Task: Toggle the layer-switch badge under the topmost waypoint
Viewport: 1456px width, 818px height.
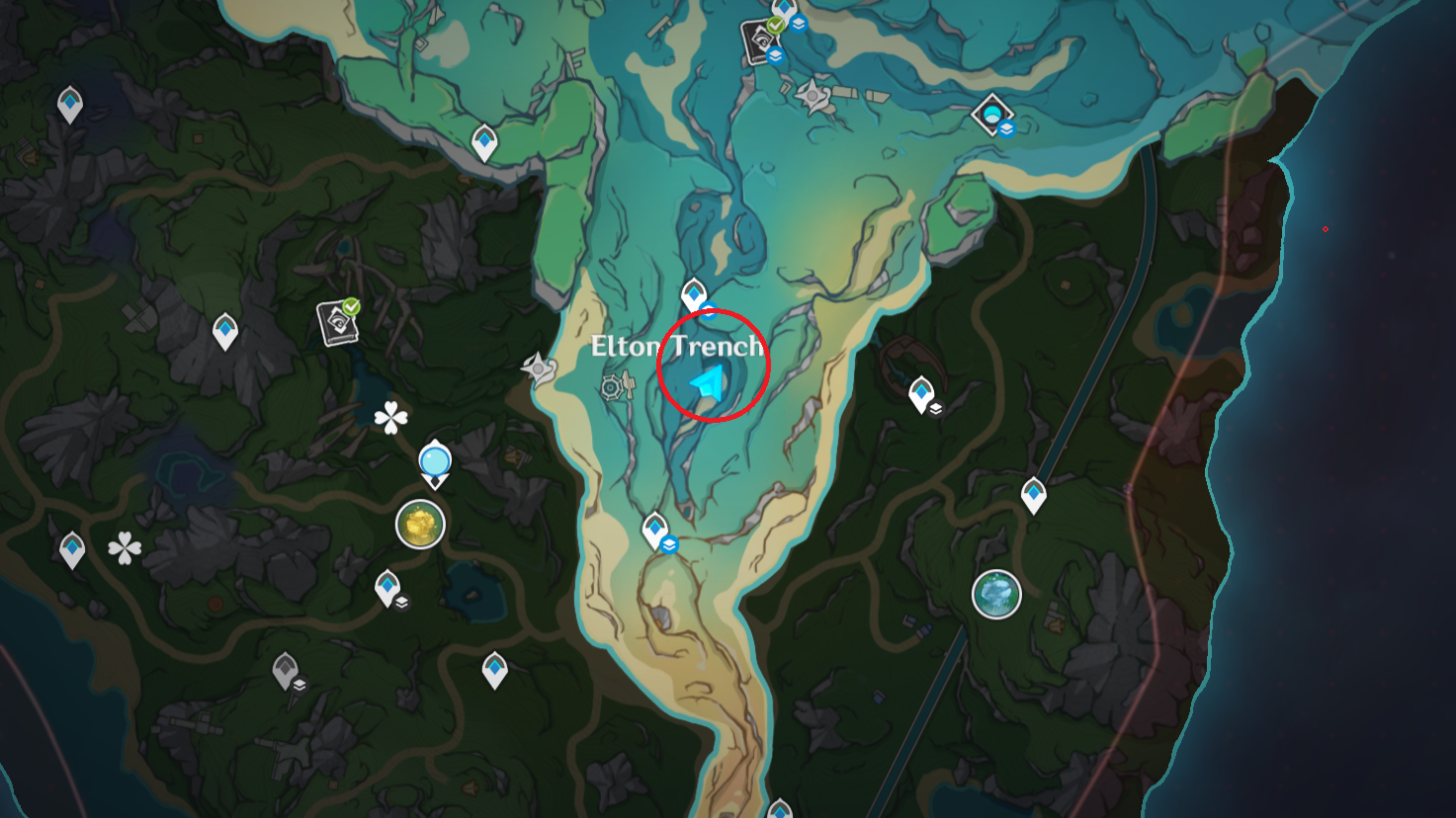Action: coord(799,24)
